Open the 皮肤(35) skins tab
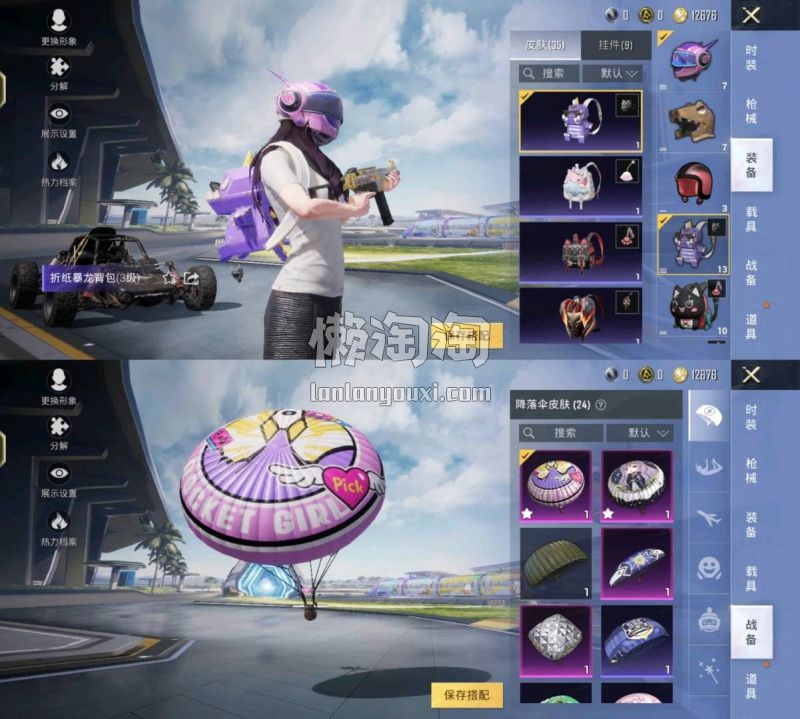Viewport: 800px width, 719px height. [545, 45]
